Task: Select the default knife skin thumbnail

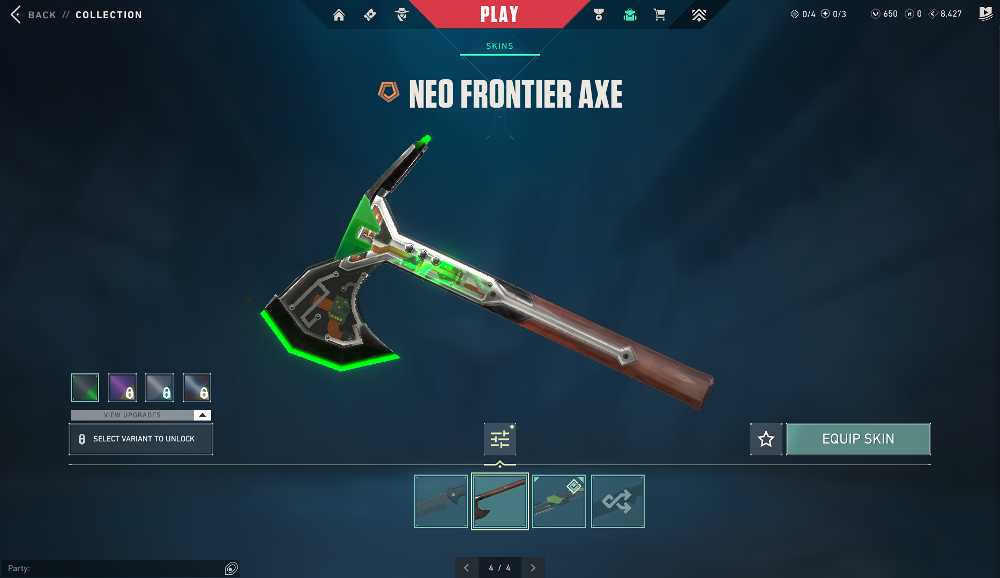Action: 441,501
